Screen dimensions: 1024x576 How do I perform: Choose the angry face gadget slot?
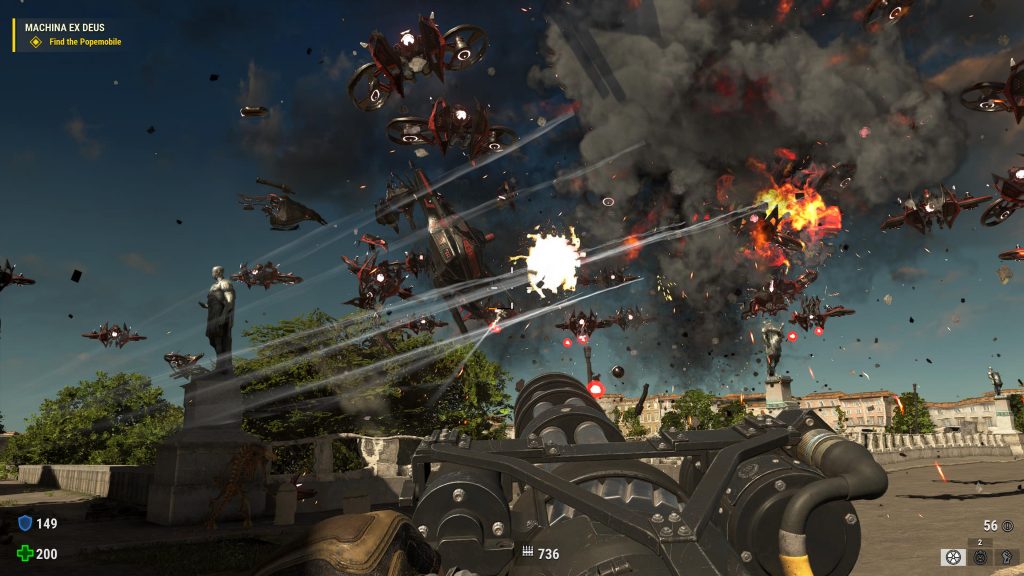980,557
